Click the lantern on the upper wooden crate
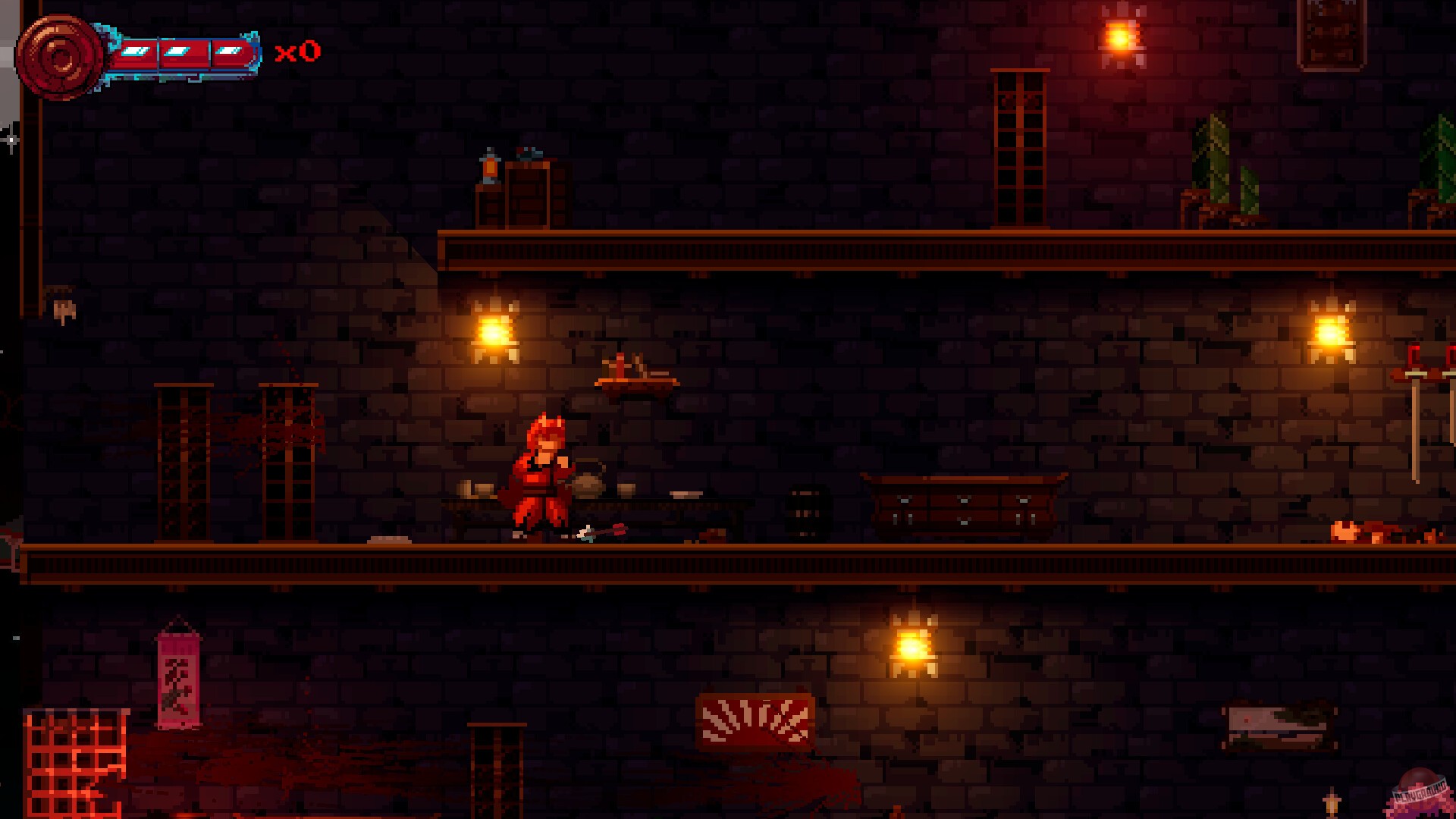This screenshot has width=1456, height=819. 489,167
